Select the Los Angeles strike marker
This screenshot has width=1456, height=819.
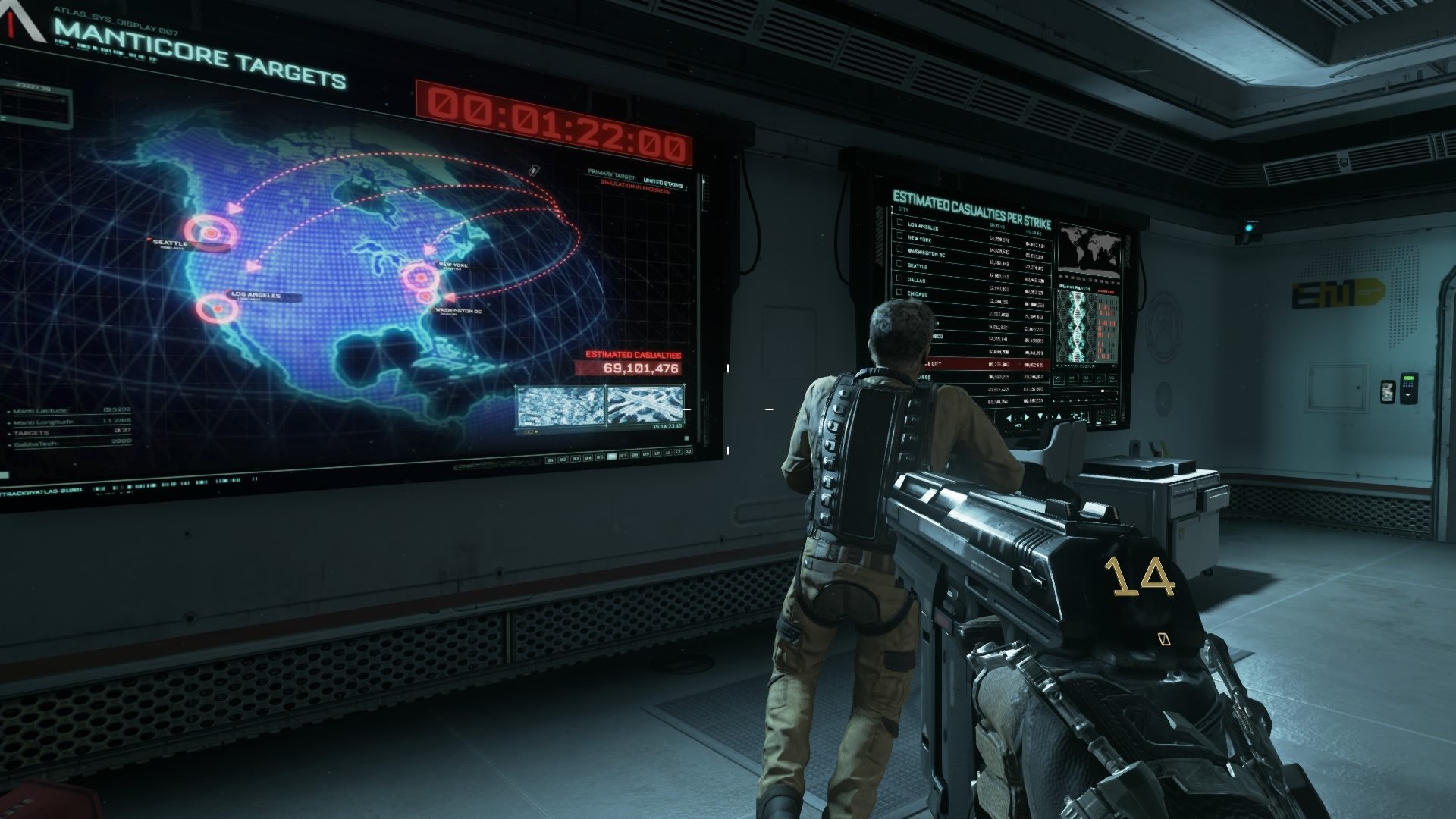[216, 307]
